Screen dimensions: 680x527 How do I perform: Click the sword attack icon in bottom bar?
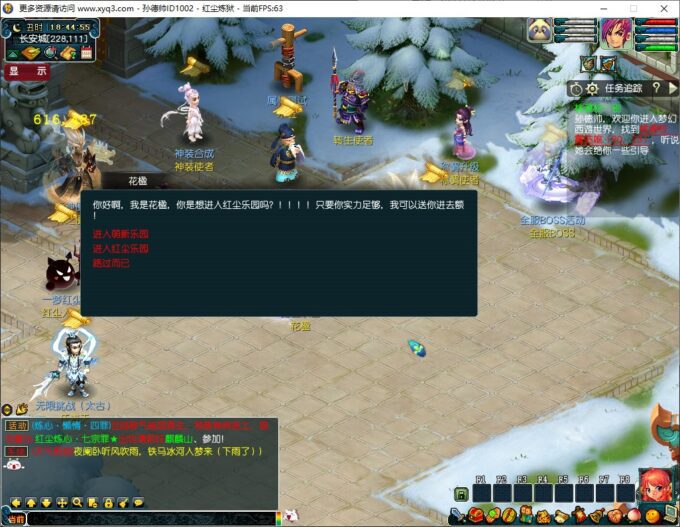tap(455, 515)
